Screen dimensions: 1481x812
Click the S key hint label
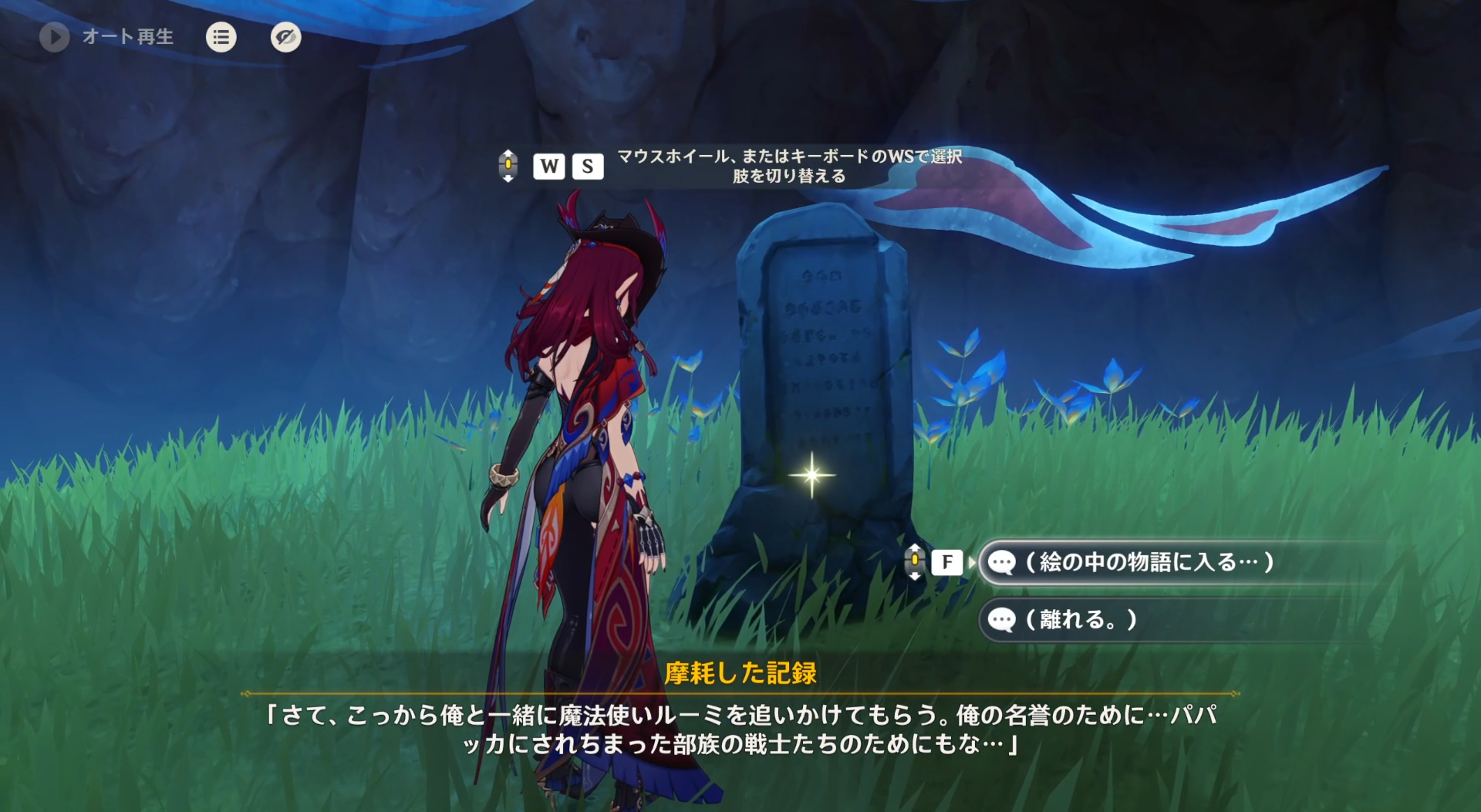[589, 166]
